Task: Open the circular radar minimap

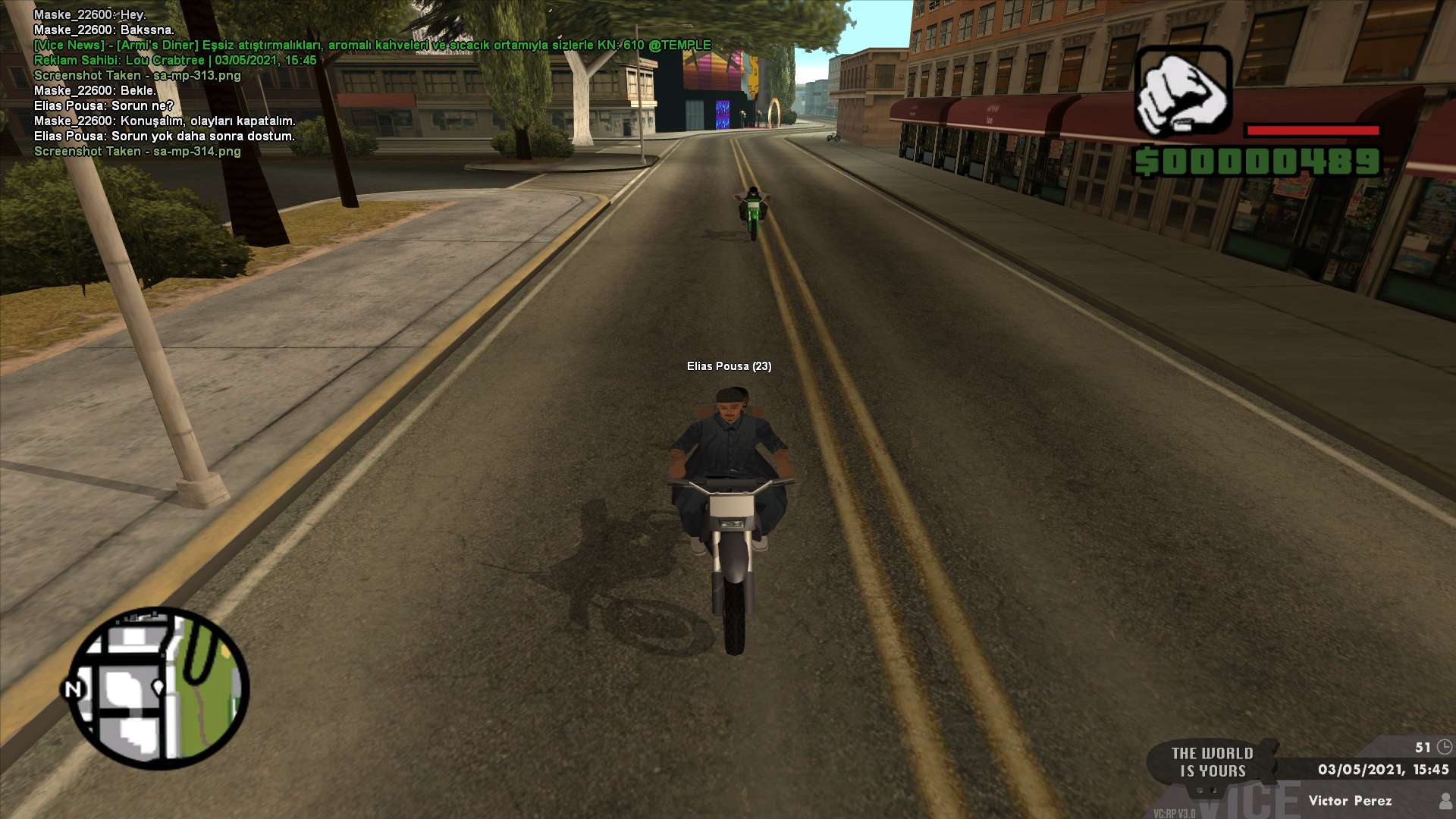Action: tap(159, 688)
